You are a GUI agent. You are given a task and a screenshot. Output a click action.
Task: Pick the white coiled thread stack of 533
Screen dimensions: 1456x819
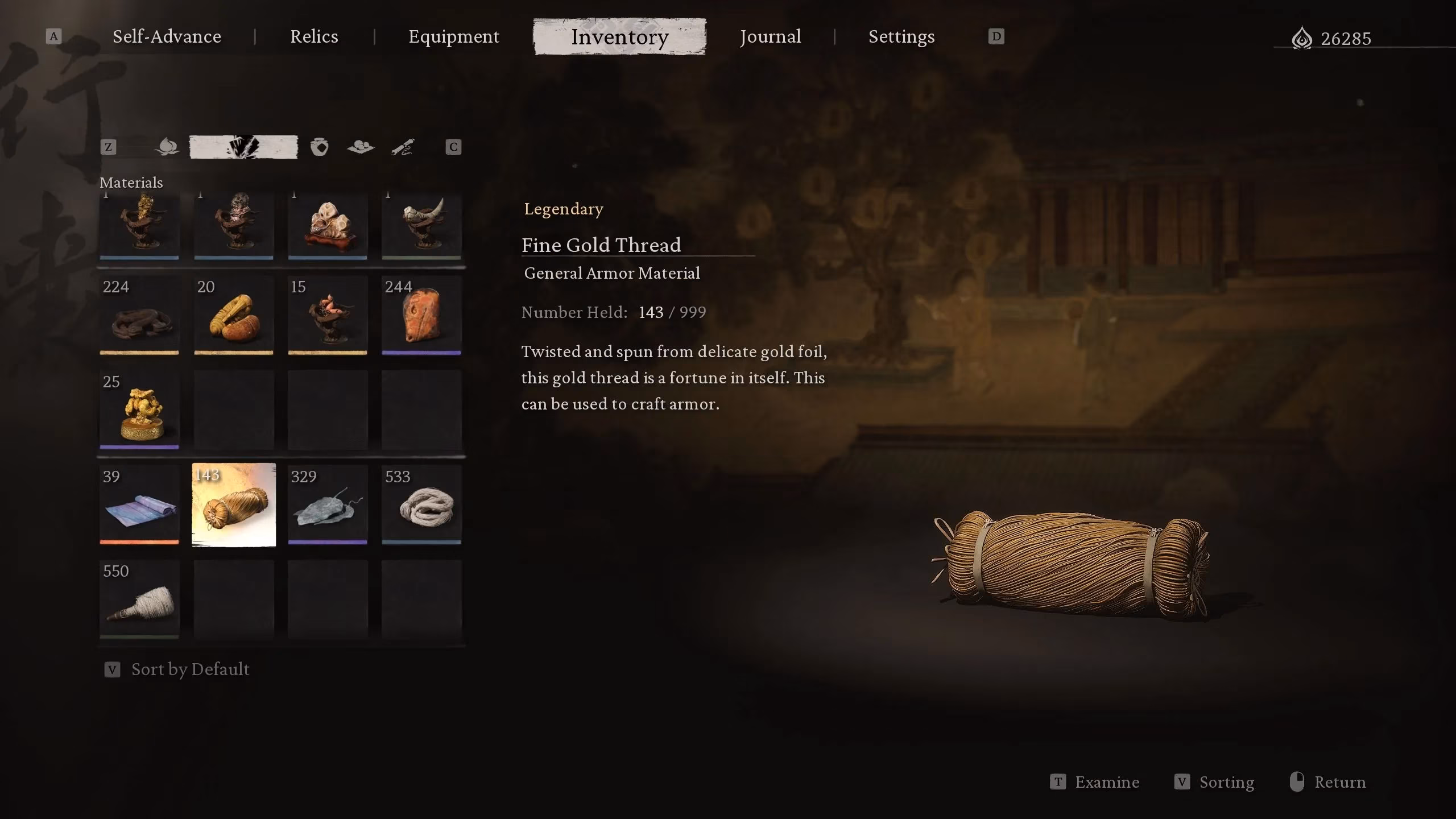(x=421, y=505)
